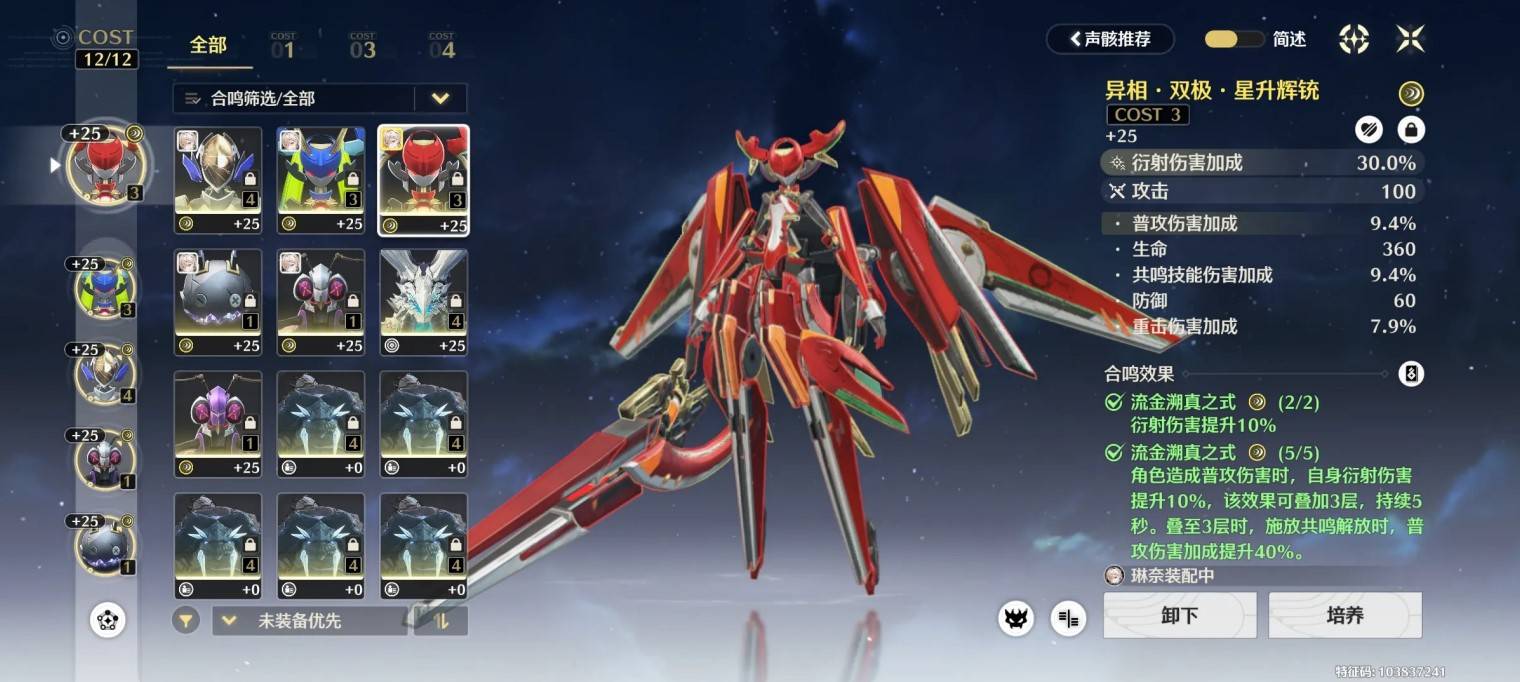Select the COST 01 filter tab
Image resolution: width=1520 pixels, height=682 pixels.
283,46
